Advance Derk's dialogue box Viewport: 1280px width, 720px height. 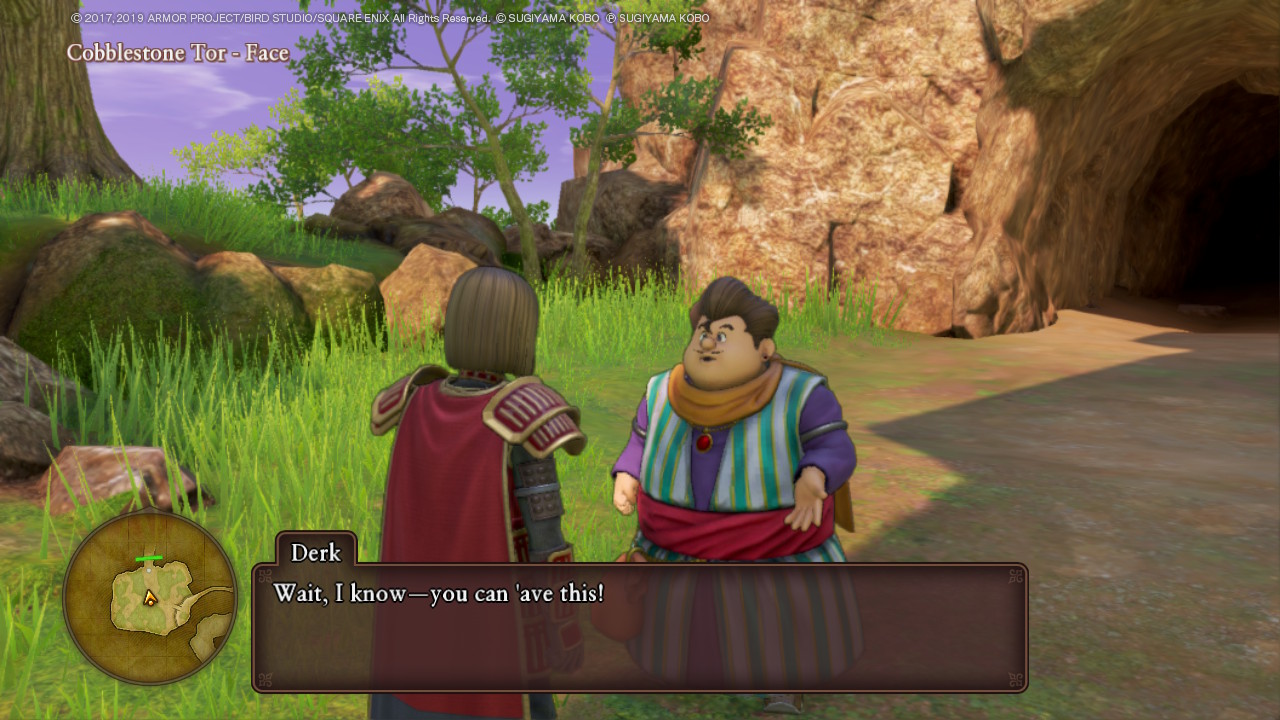click(639, 627)
